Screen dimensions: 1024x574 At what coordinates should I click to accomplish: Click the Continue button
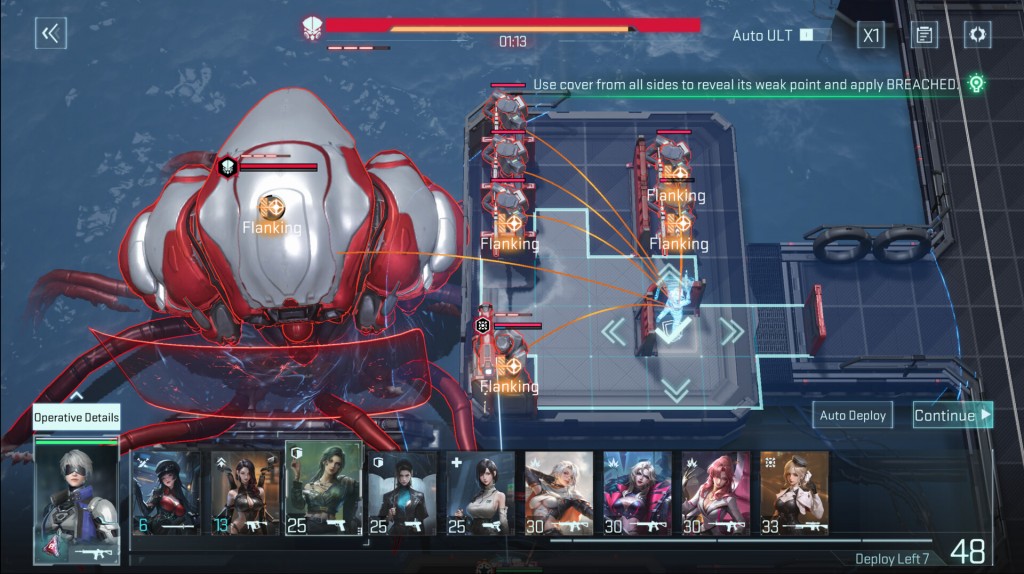(x=952, y=415)
